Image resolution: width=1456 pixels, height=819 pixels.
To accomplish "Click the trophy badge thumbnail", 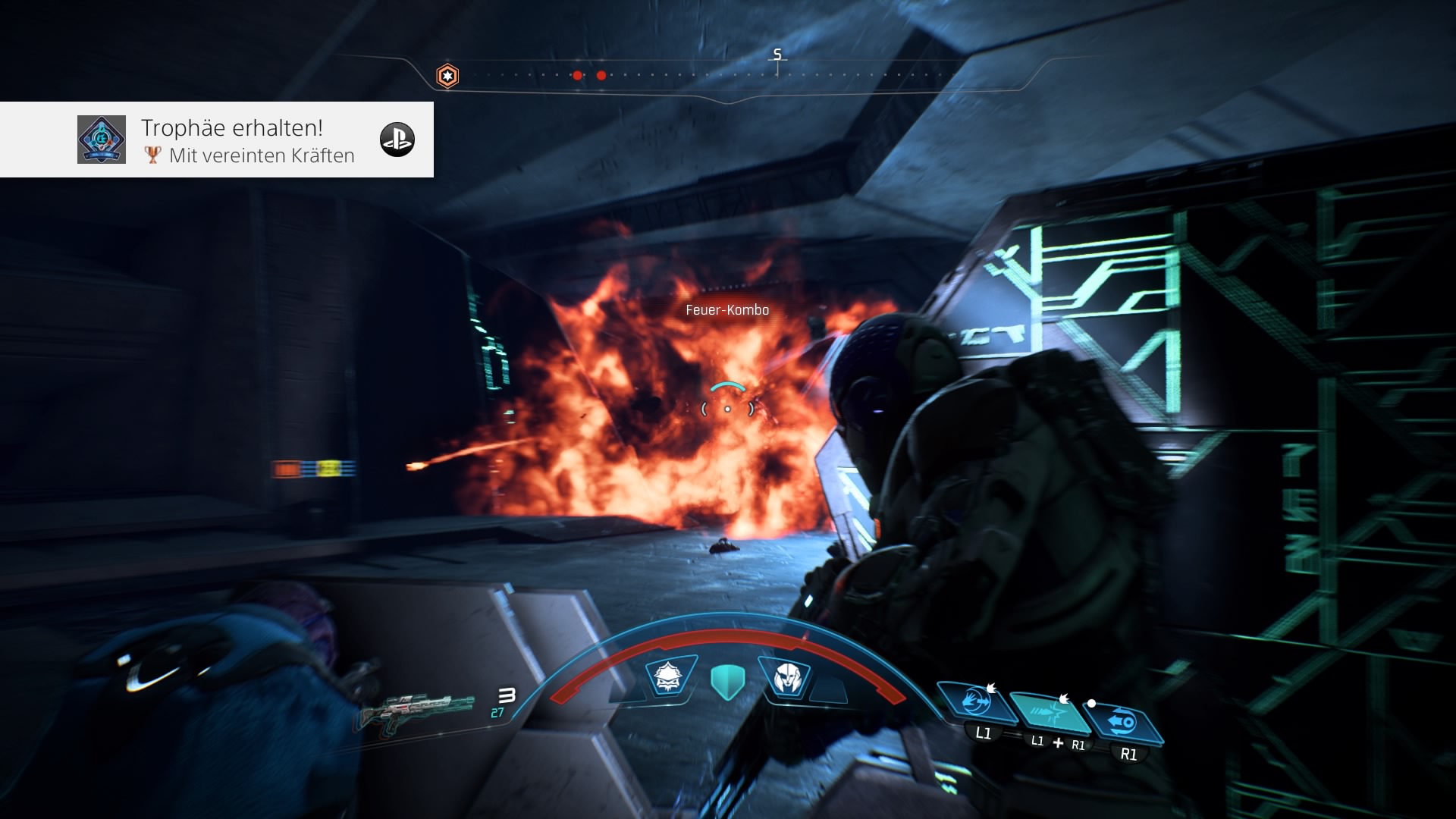I will [102, 140].
